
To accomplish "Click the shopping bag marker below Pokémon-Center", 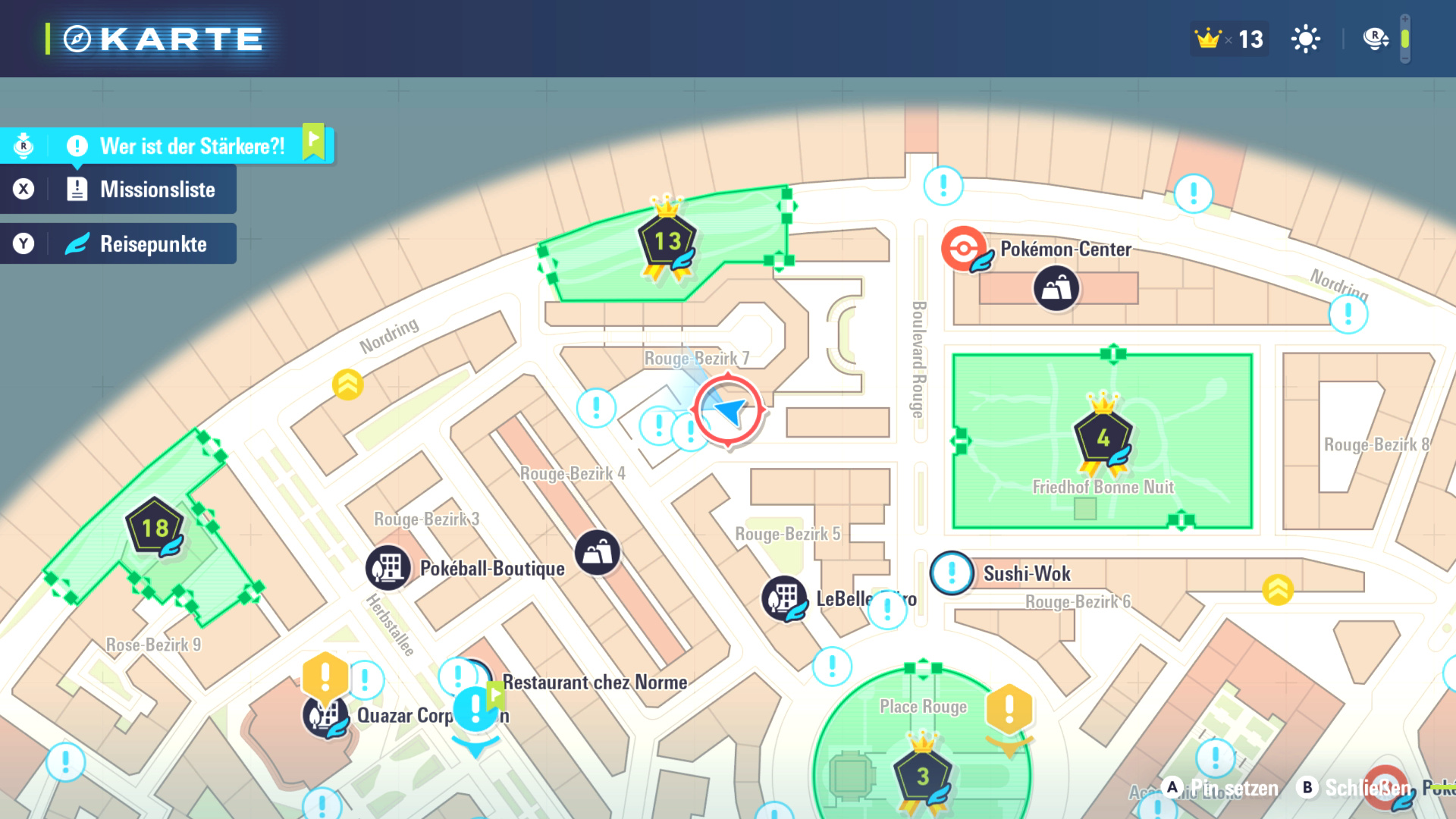I will point(1056,288).
